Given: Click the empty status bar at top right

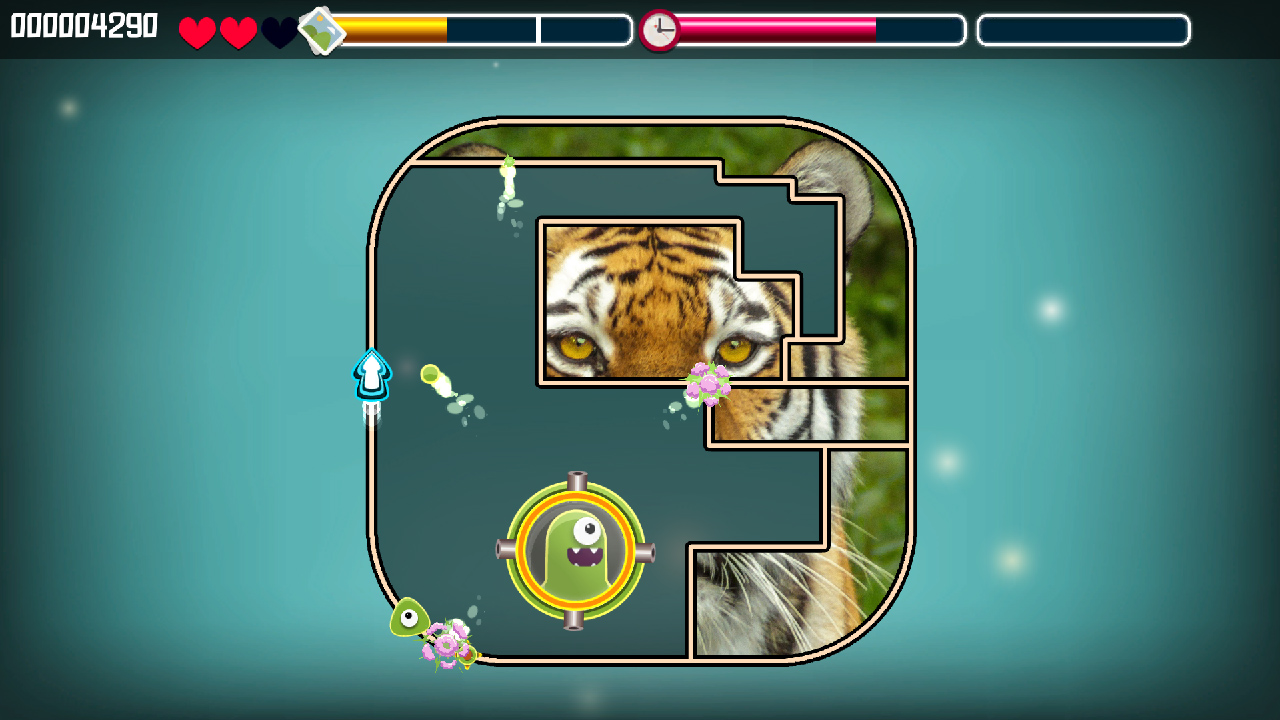Looking at the screenshot, I should pyautogui.click(x=1083, y=30).
